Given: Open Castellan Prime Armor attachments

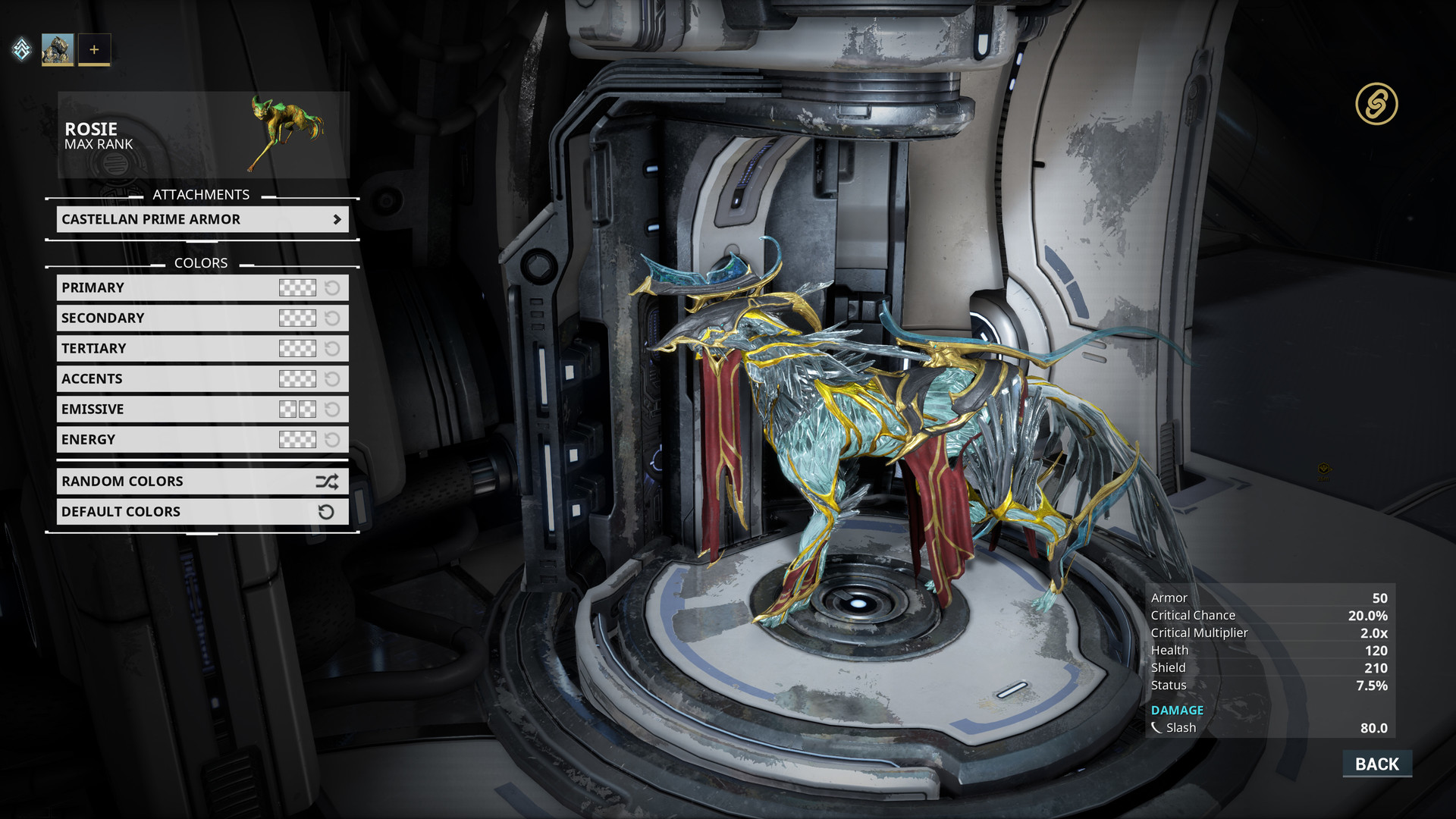Looking at the screenshot, I should [x=202, y=219].
